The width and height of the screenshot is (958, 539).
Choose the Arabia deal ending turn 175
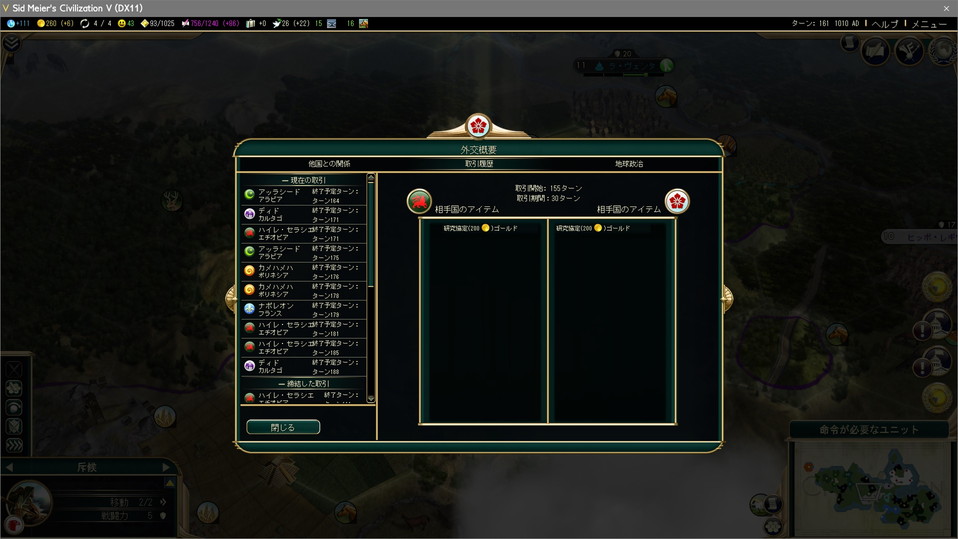click(x=303, y=251)
